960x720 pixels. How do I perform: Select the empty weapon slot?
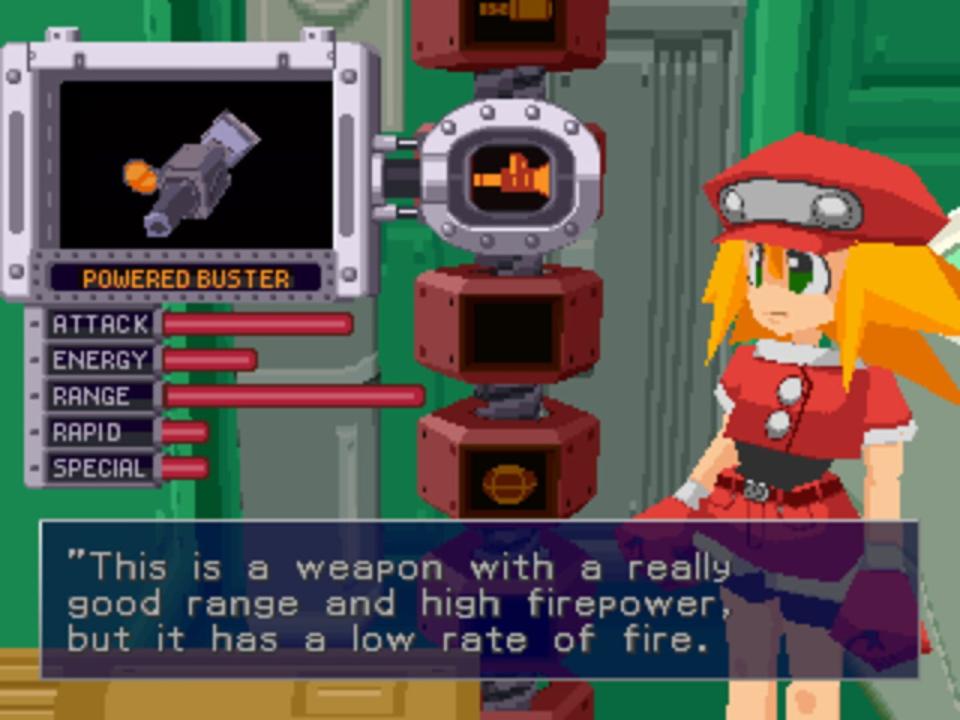[512, 332]
